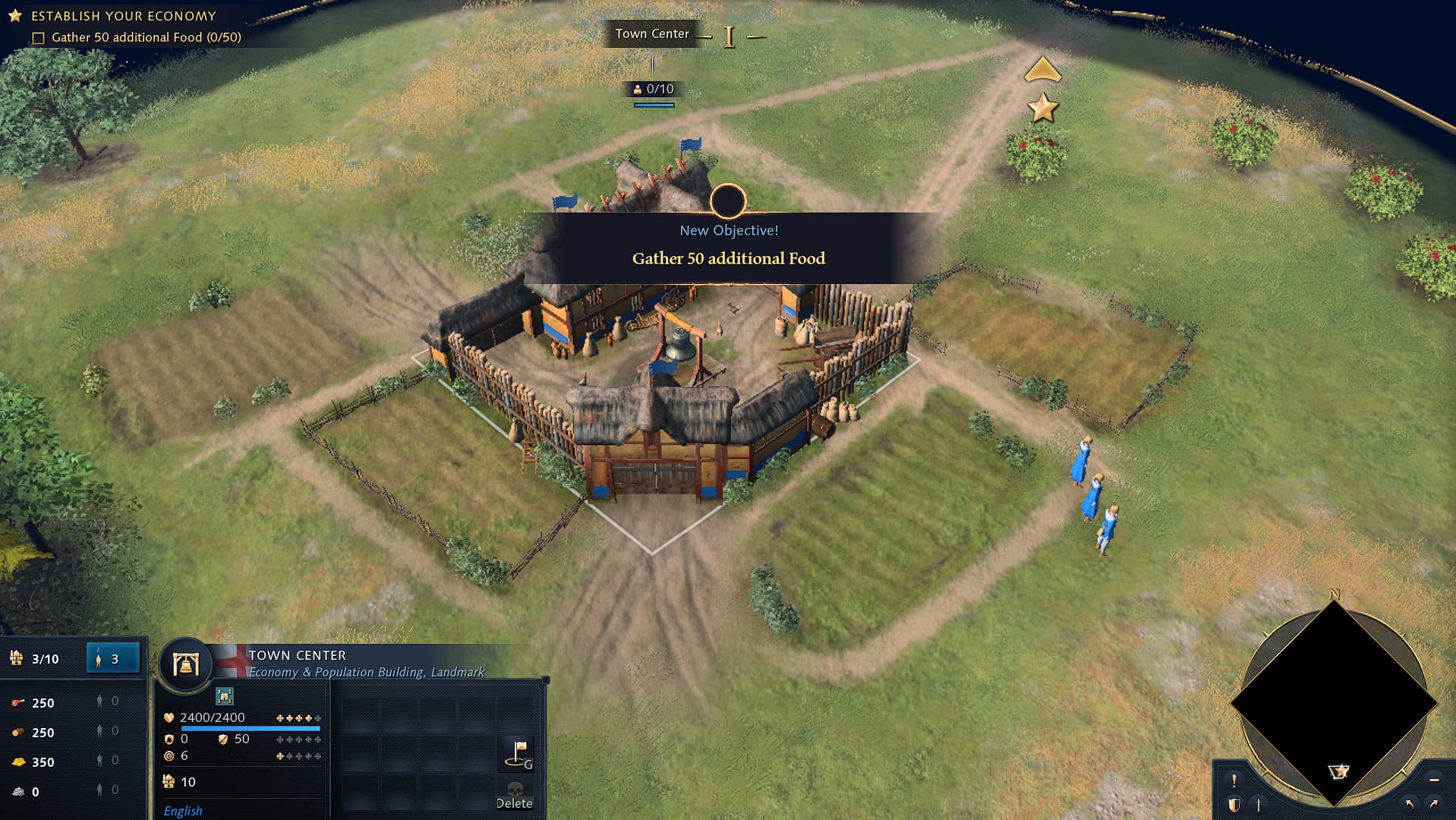The height and width of the screenshot is (820, 1456).
Task: Click the Establish Your Economy objective header
Action: point(123,16)
